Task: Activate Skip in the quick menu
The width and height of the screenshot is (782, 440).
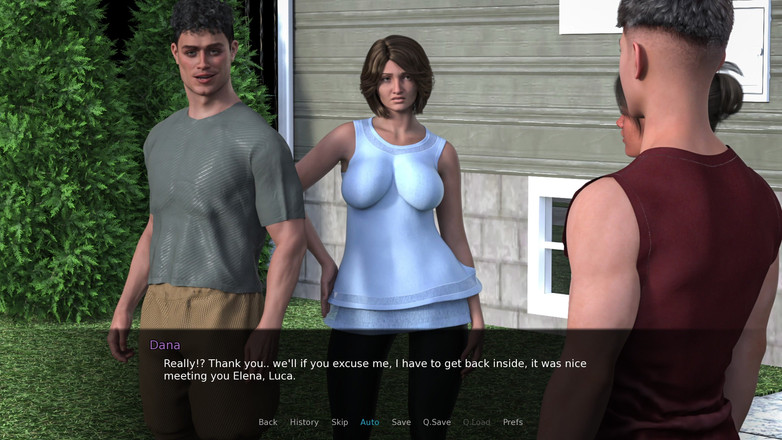Action: point(340,422)
